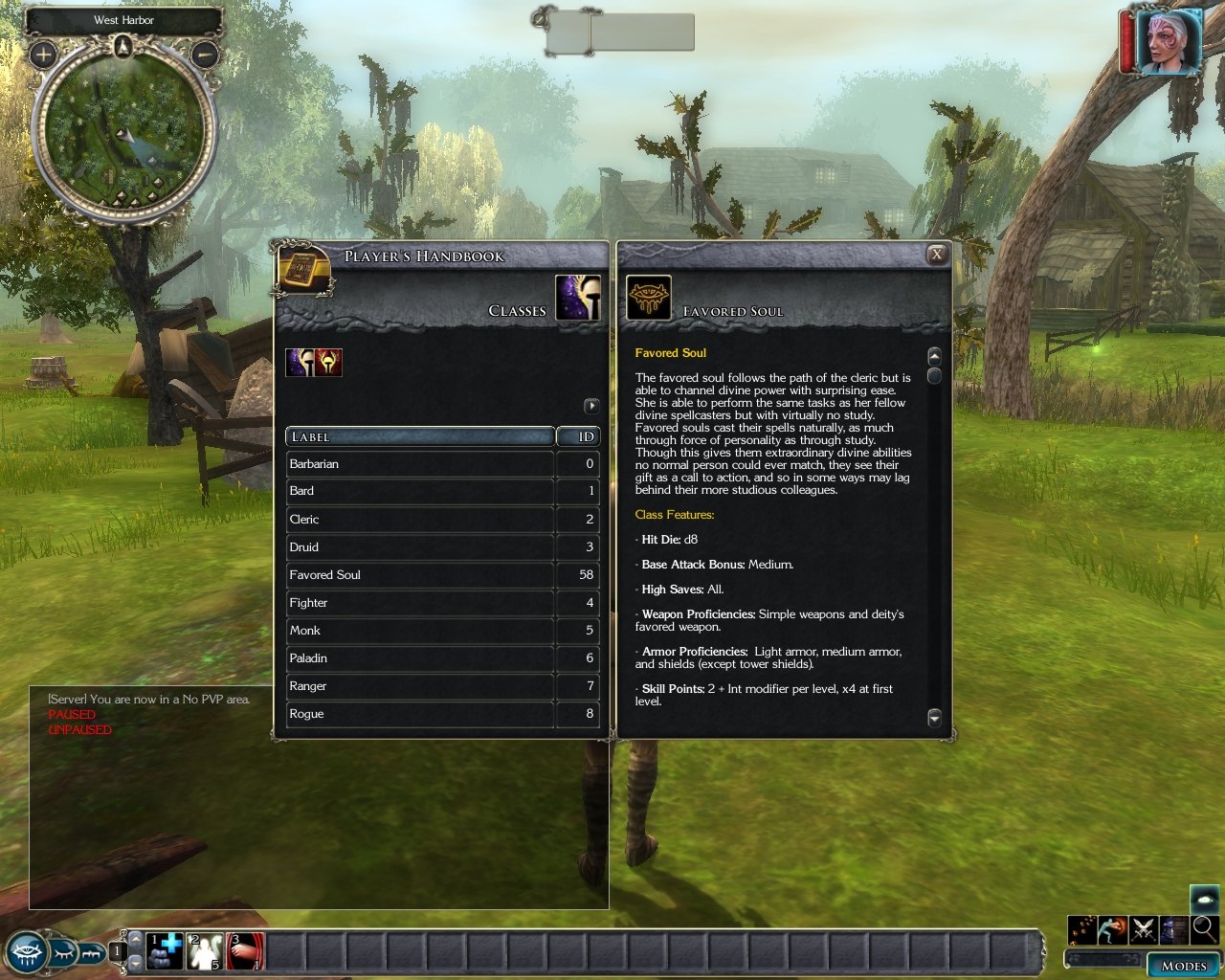Image resolution: width=1225 pixels, height=980 pixels.
Task: Close the Player's Handbook window
Action: coord(937,254)
